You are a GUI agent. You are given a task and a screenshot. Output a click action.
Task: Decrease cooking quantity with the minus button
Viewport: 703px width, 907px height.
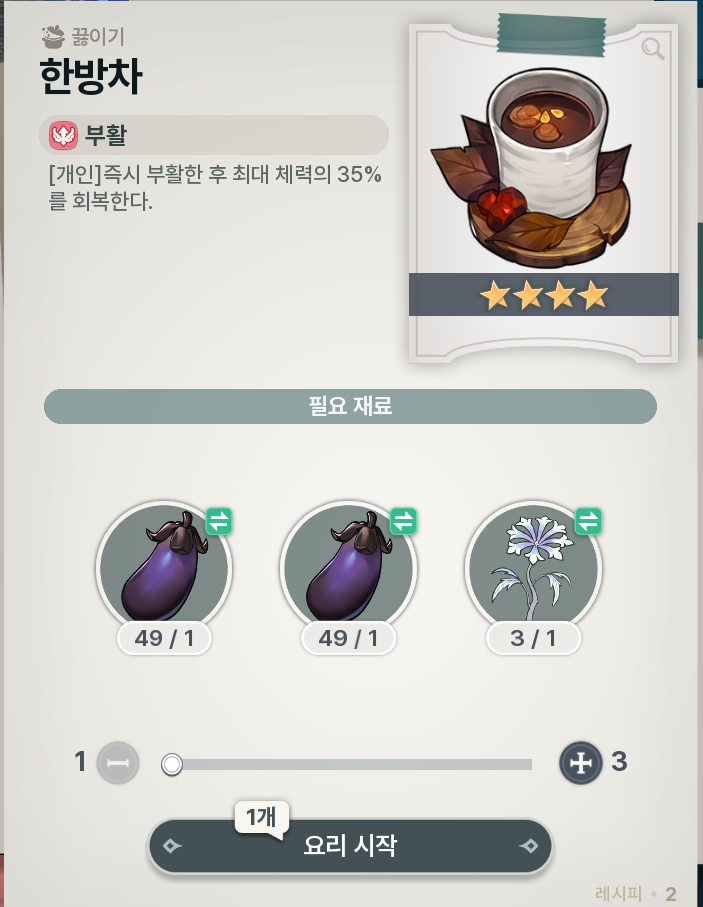(118, 763)
